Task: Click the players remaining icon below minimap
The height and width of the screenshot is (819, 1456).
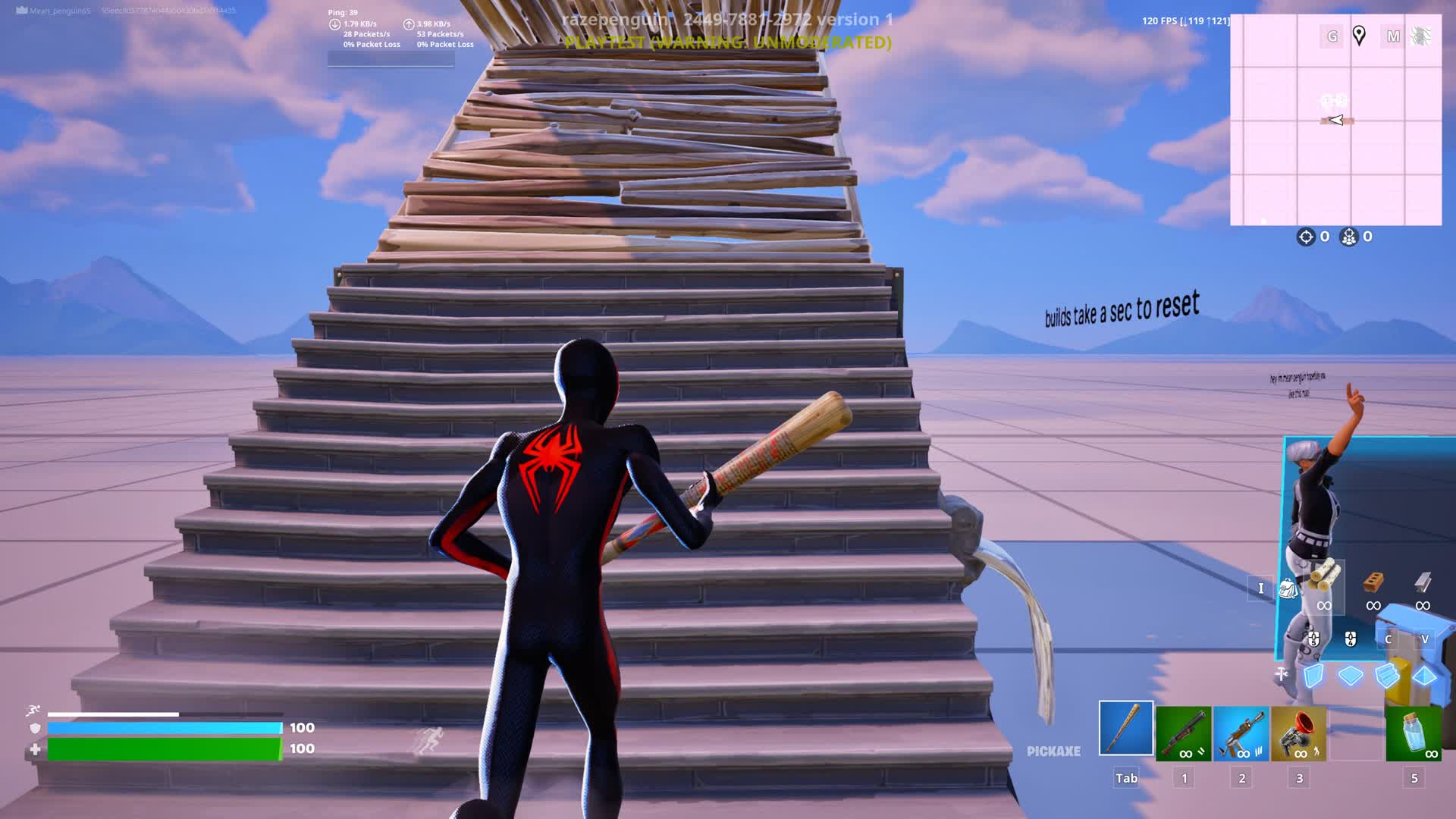Action: click(1348, 237)
